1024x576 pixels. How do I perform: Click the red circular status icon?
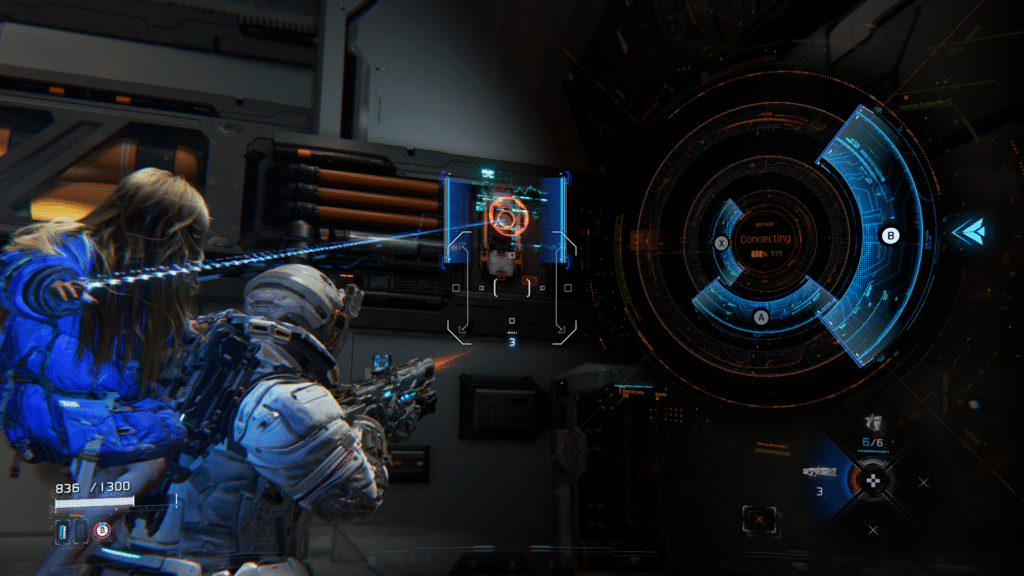[x=102, y=530]
